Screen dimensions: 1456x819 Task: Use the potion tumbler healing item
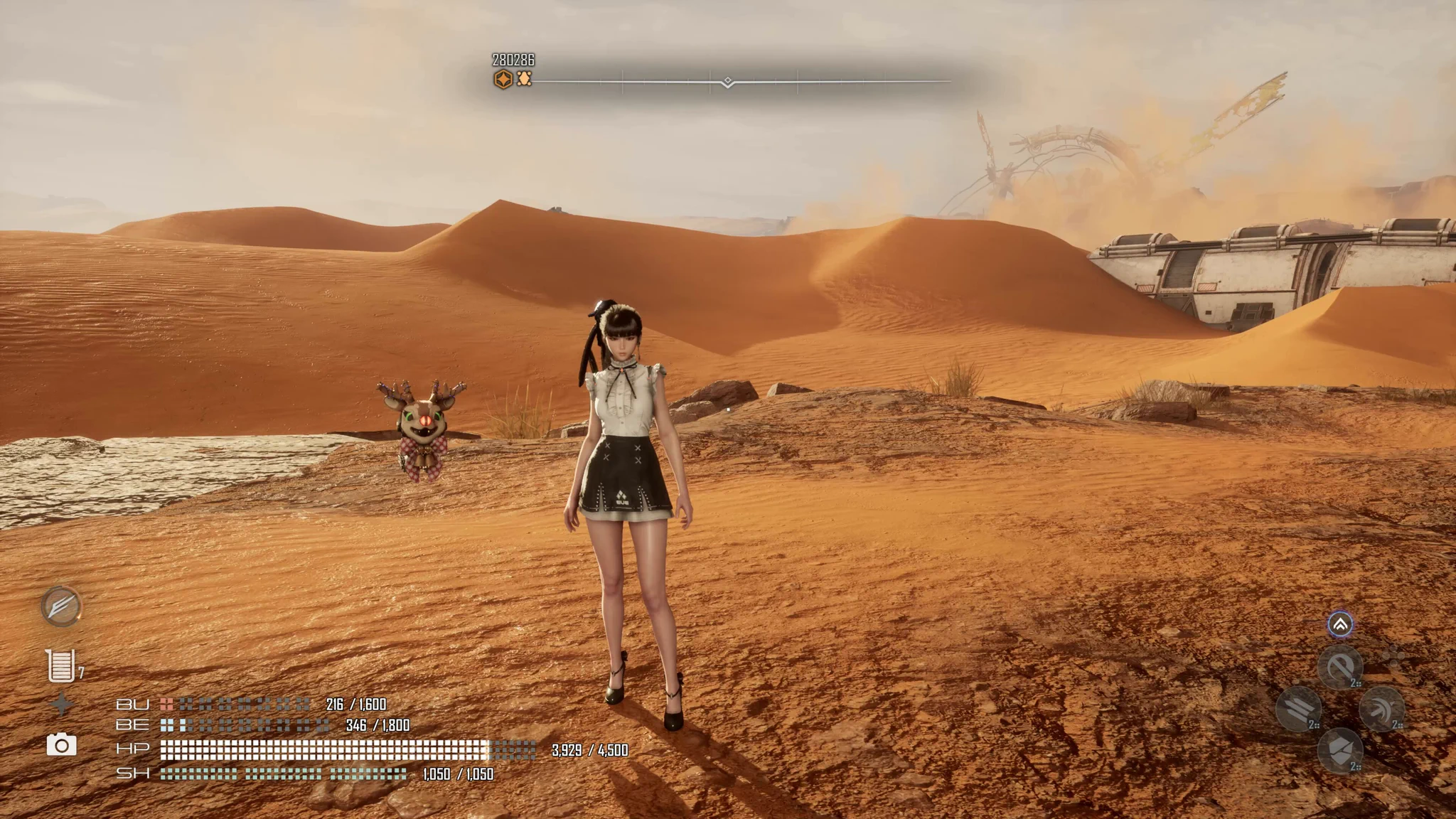point(60,665)
